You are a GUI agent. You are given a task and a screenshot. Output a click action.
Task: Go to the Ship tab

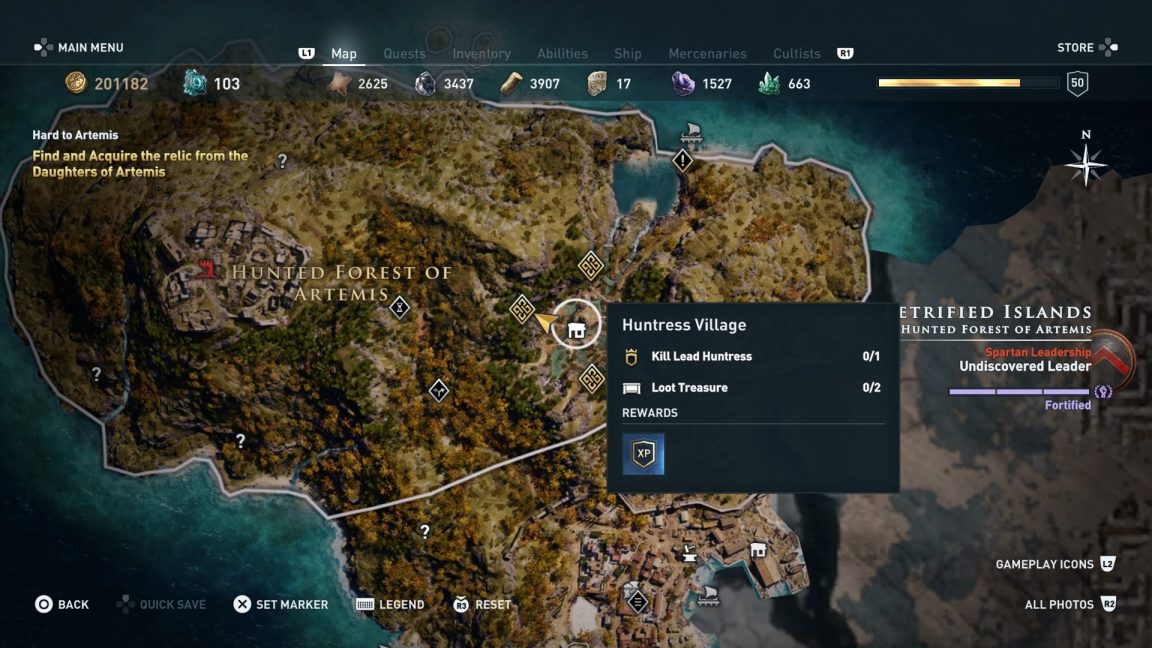click(x=628, y=54)
